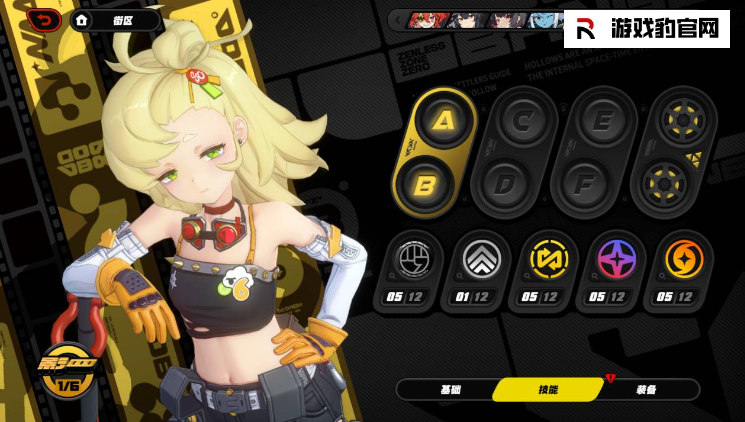The width and height of the screenshot is (745, 422).
Task: Switch to the 基础 tab
Action: 450,389
